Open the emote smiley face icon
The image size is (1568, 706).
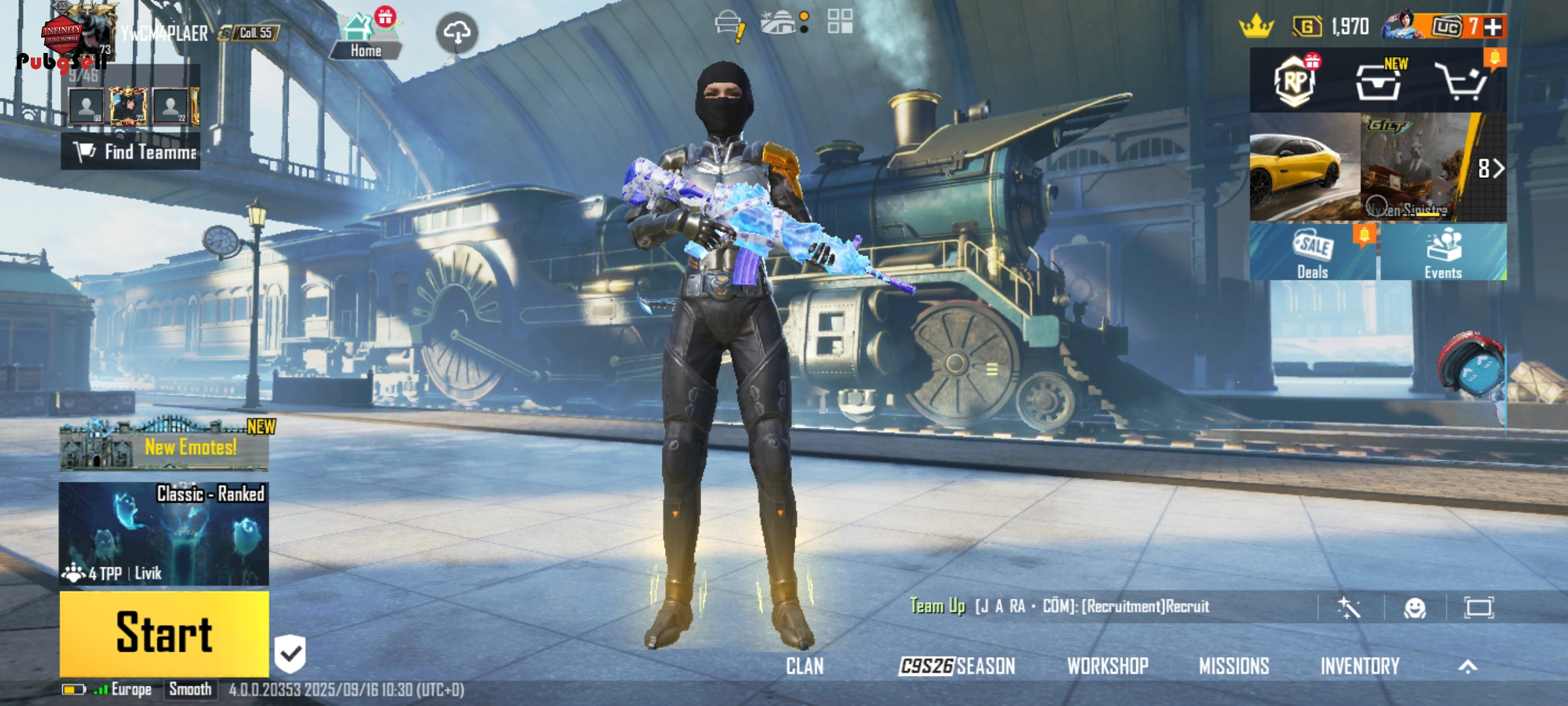(1414, 608)
